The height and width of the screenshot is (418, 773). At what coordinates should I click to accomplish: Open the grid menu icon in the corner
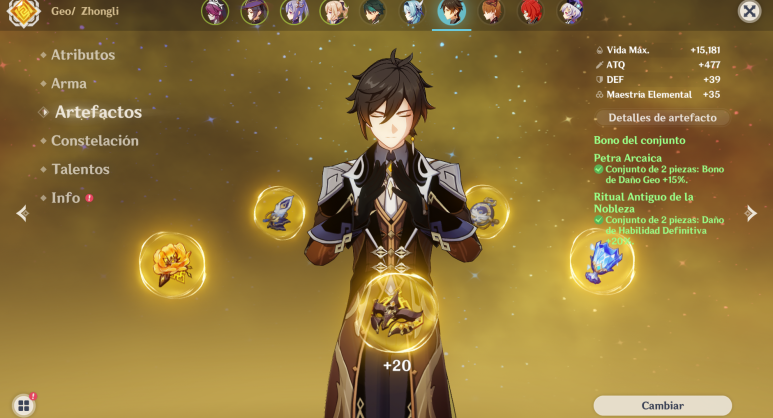click(x=22, y=405)
